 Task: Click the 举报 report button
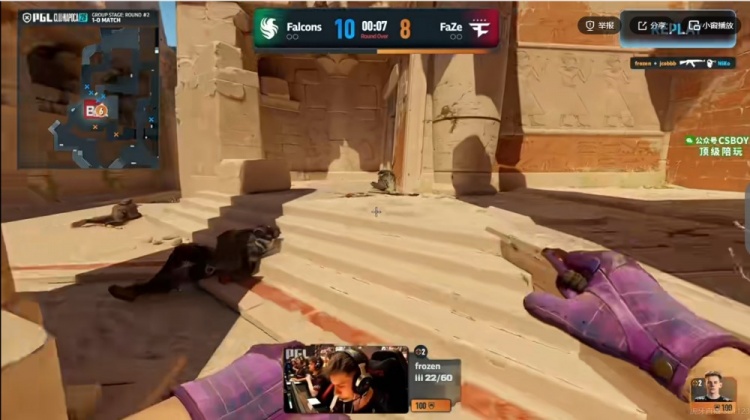[x=602, y=25]
